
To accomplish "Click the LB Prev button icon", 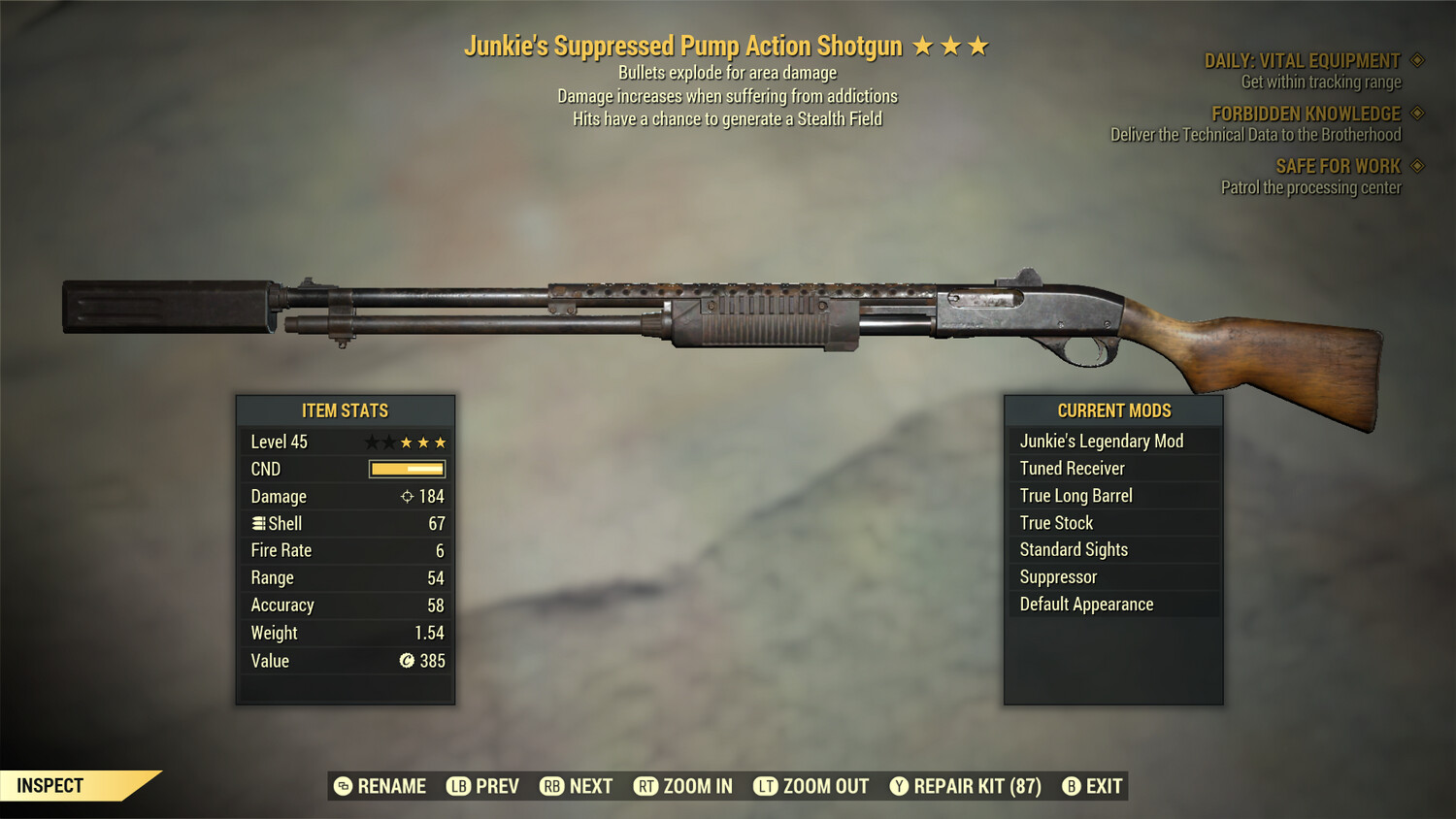I will [x=456, y=786].
